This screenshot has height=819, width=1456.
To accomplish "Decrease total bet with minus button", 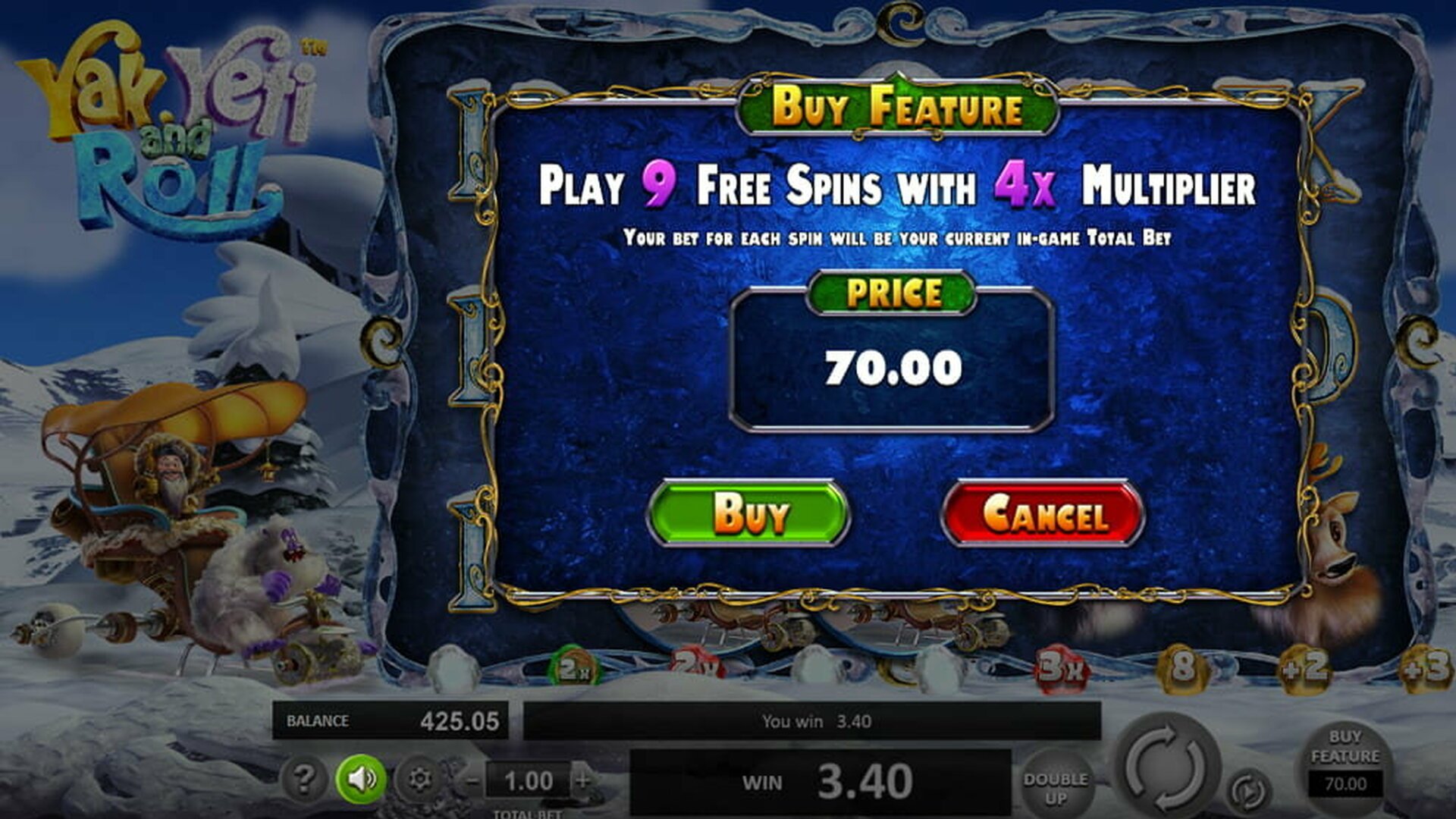I will coord(472,780).
